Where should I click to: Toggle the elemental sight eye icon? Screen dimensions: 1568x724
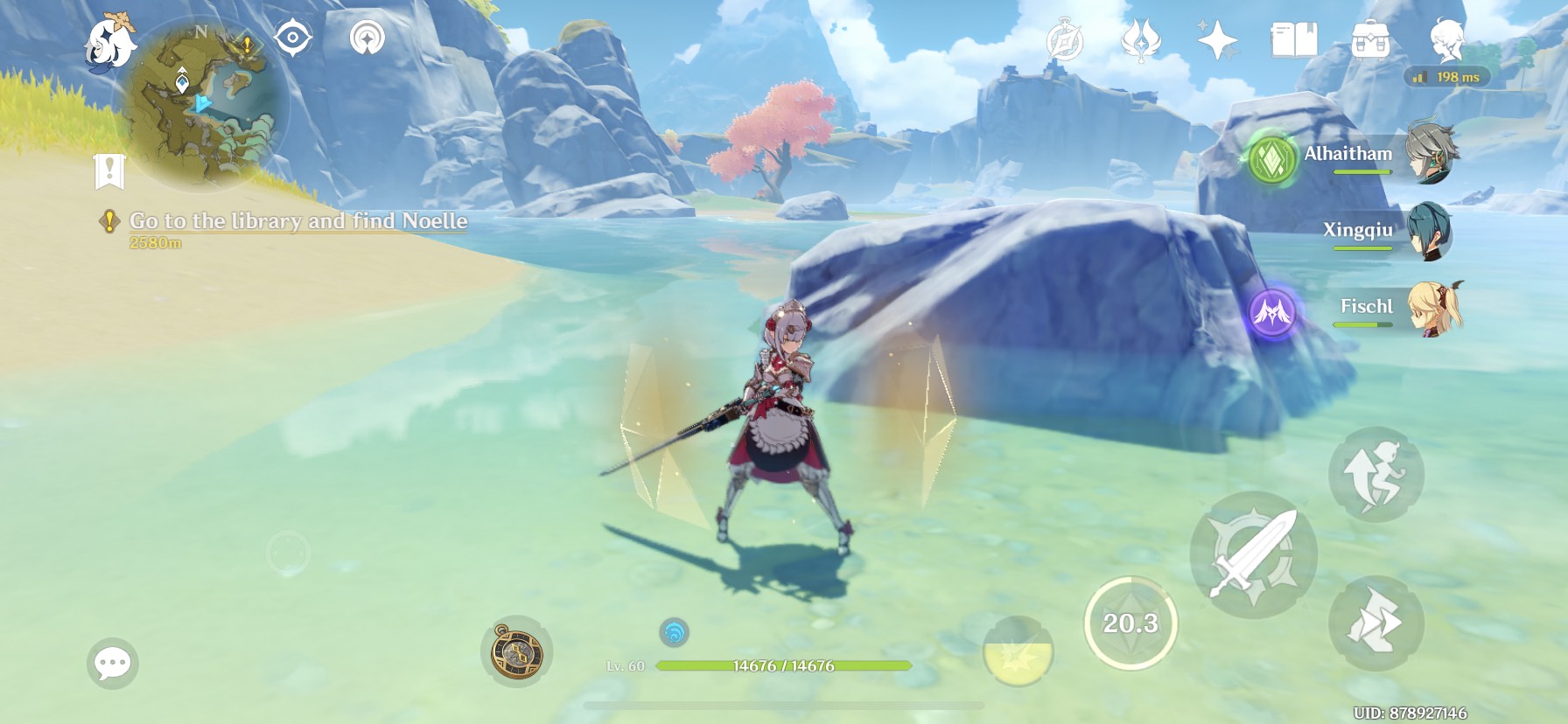click(x=292, y=38)
